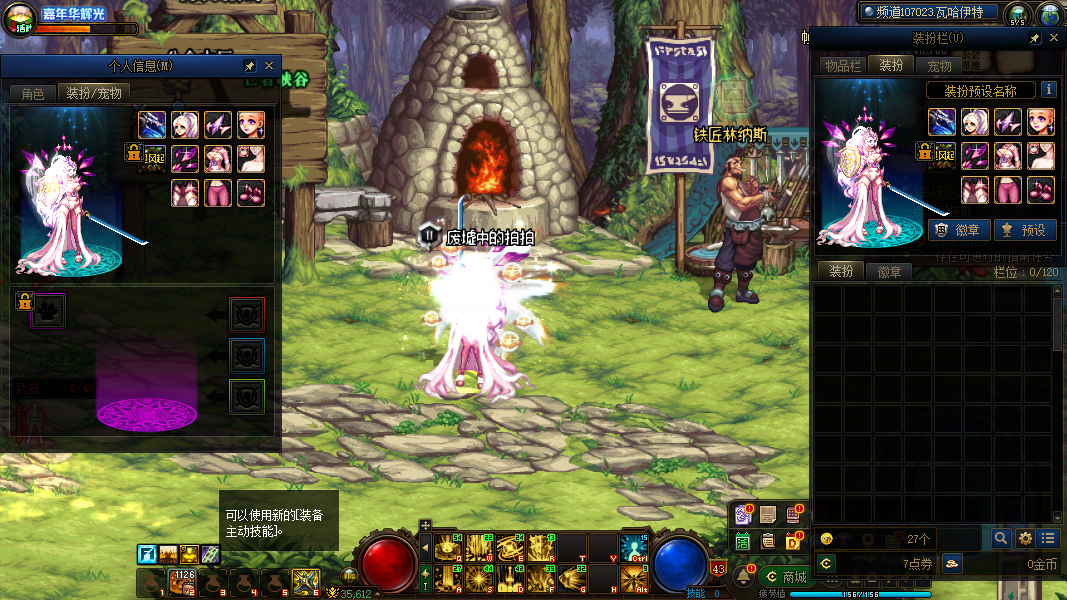The height and width of the screenshot is (600, 1067).
Task: Pin the 个人信息 window with pushpin
Action: coord(249,66)
